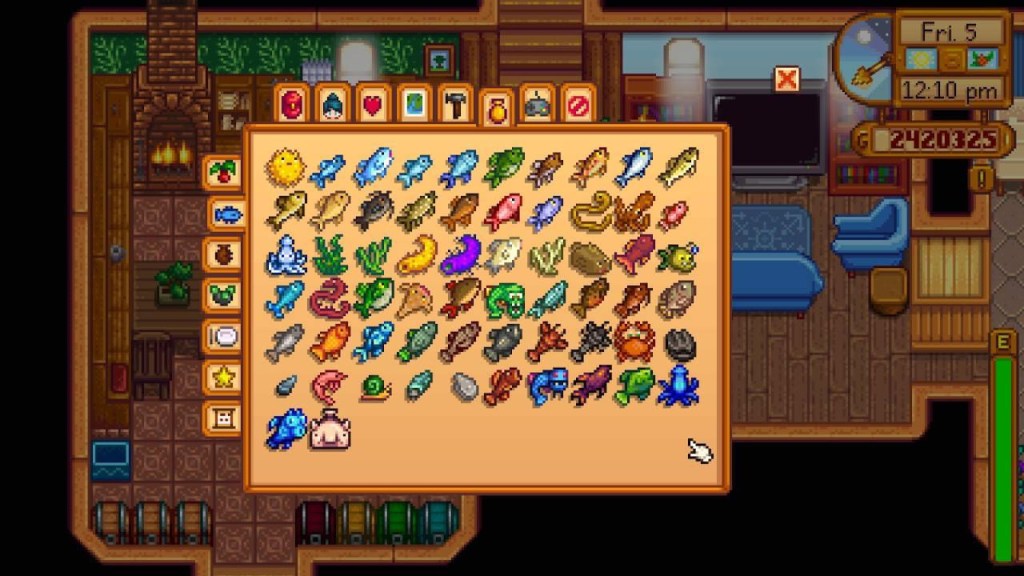Click the orange crab icon
The width and height of the screenshot is (1024, 576).
(634, 341)
